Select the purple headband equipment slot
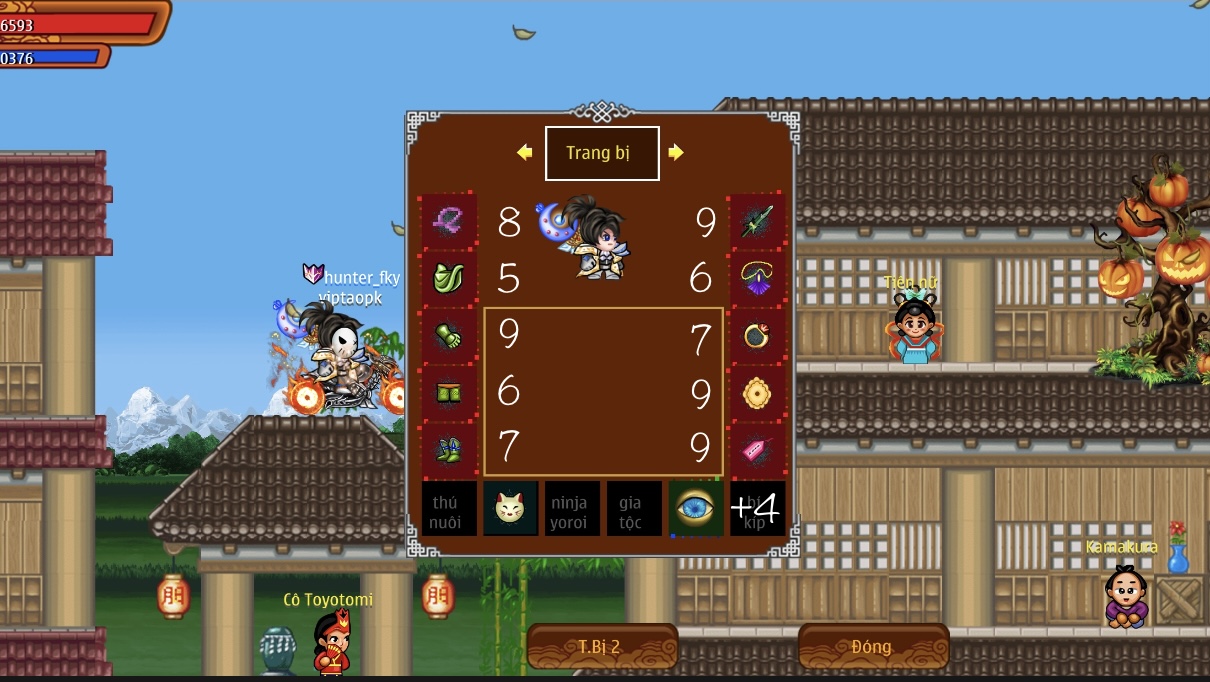 click(x=448, y=222)
